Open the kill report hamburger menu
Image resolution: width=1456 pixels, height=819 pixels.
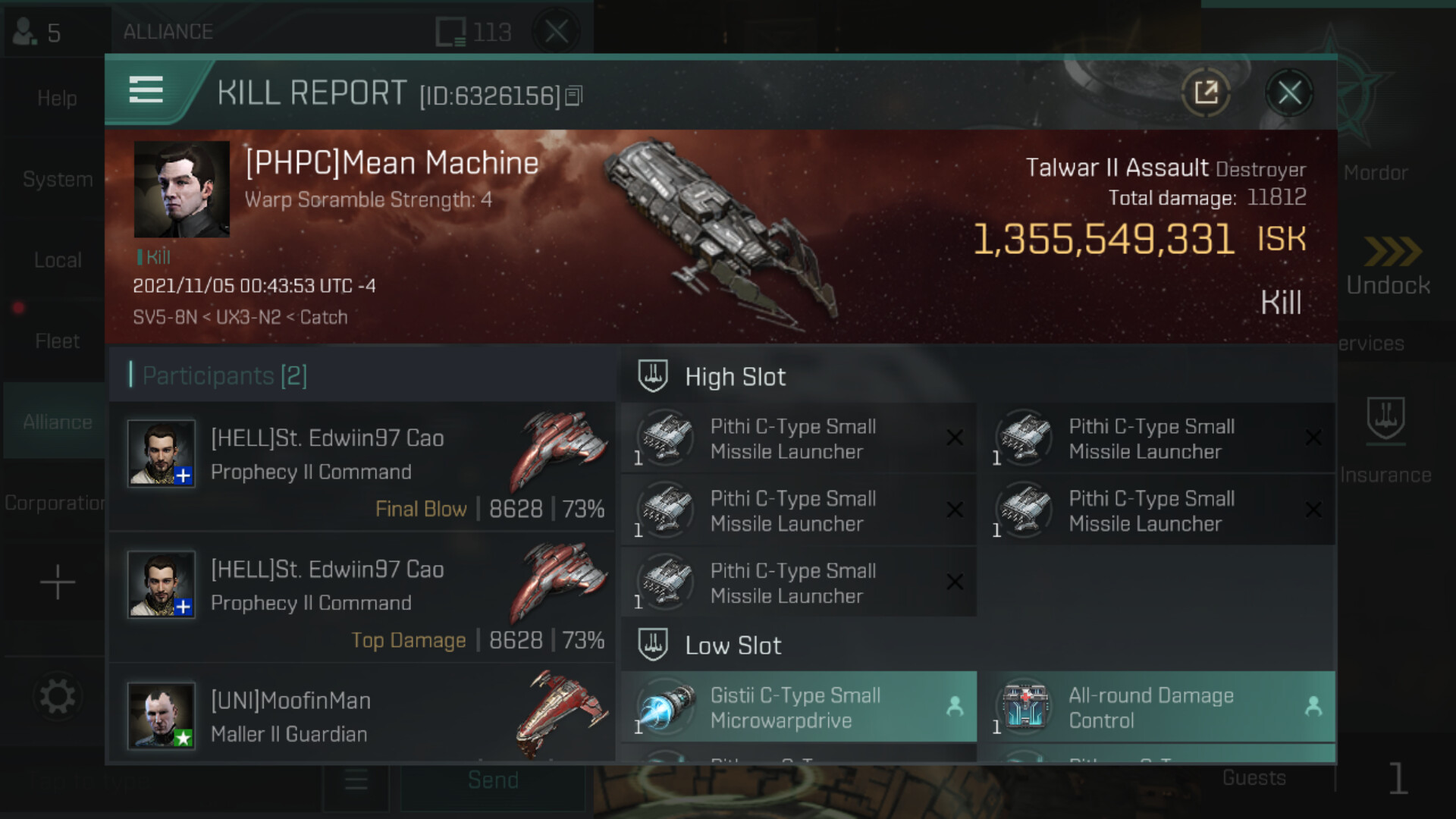pyautogui.click(x=146, y=89)
